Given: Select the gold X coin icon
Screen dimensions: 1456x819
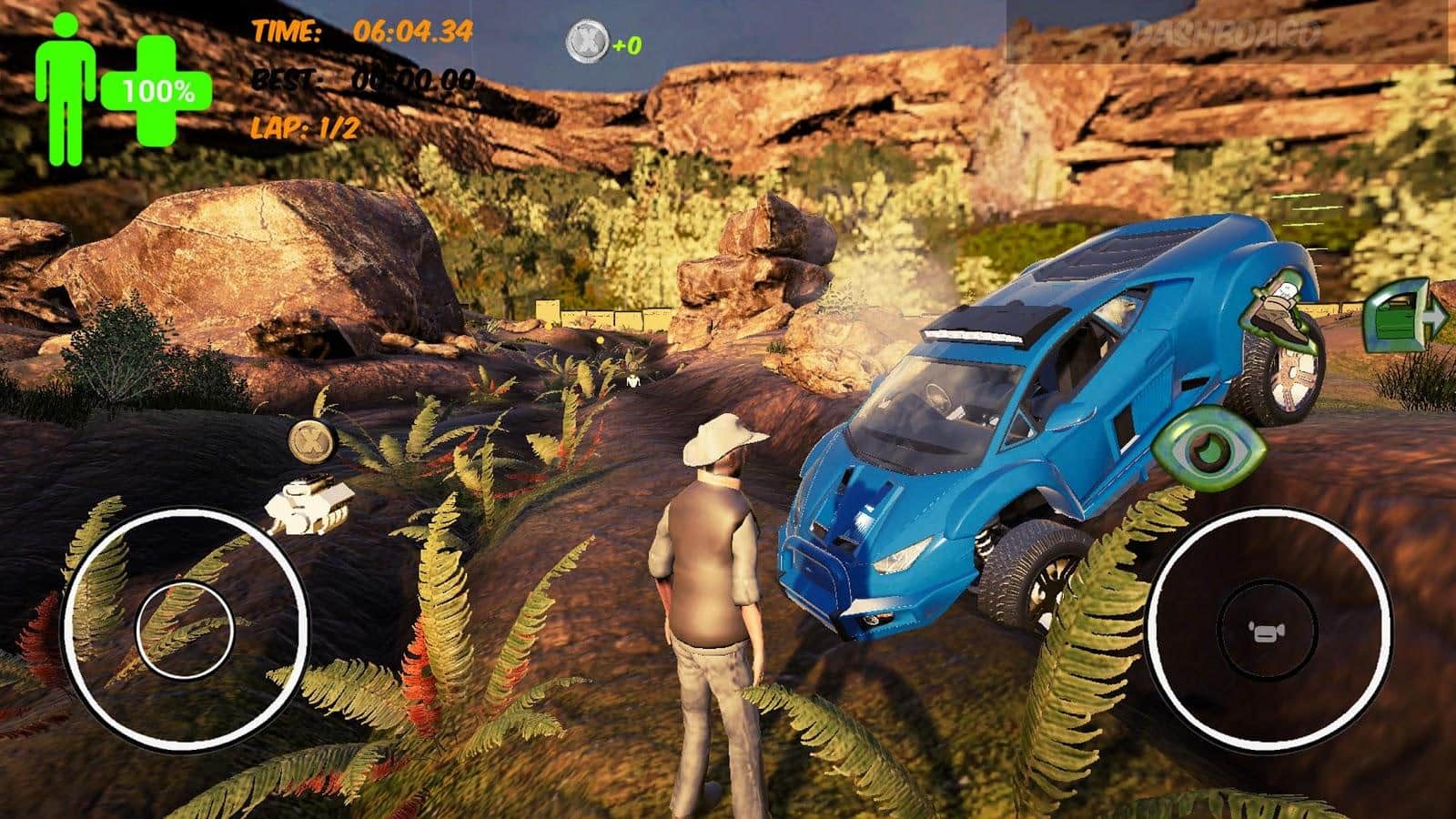Looking at the screenshot, I should [x=313, y=441].
